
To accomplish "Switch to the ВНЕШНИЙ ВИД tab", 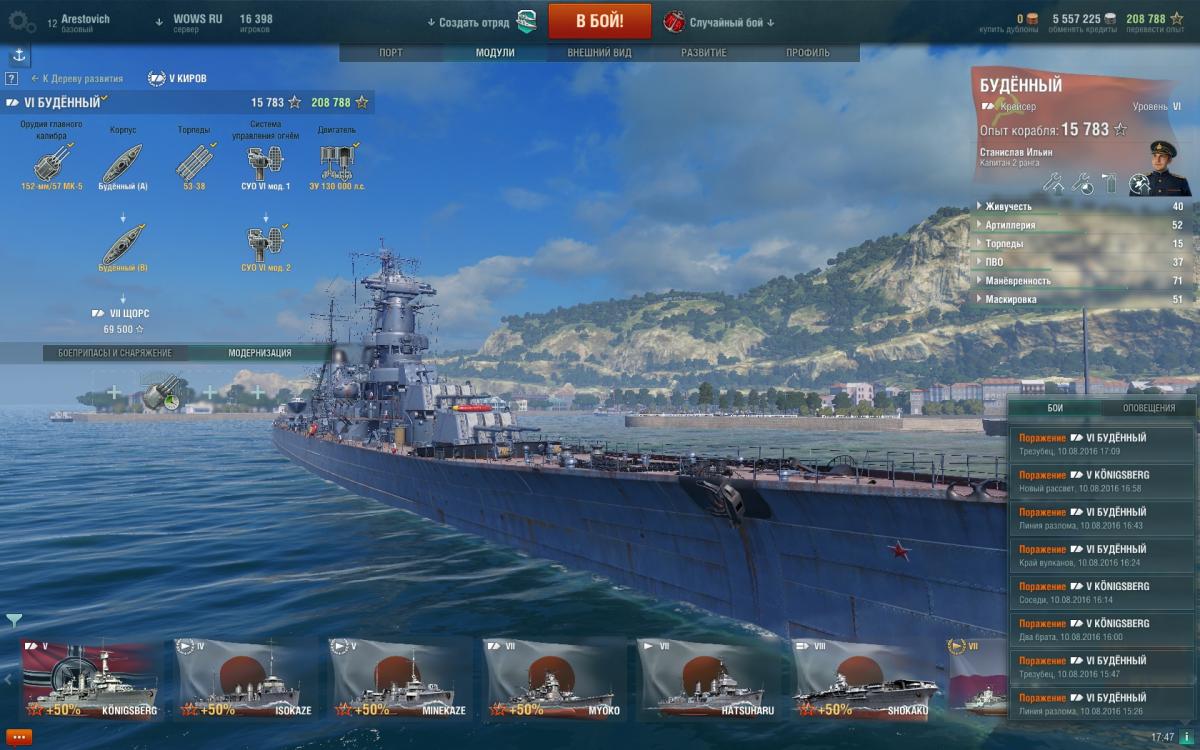I will pyautogui.click(x=599, y=53).
